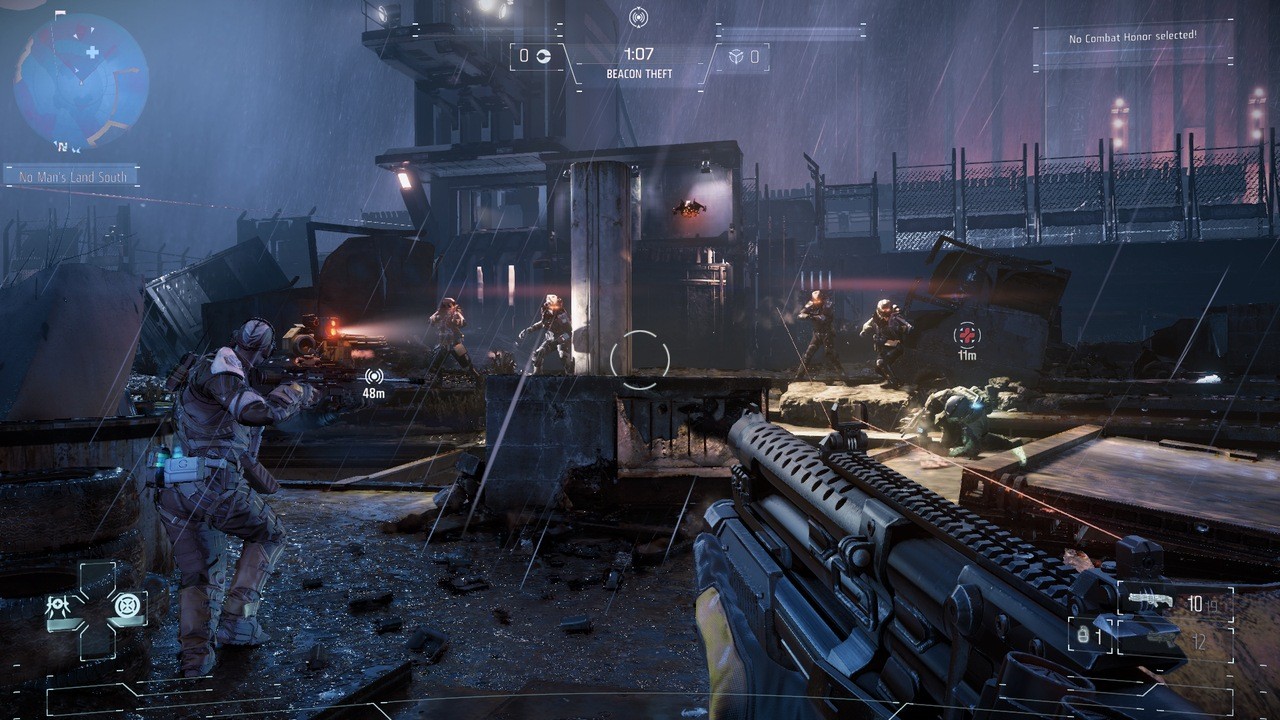Select the primary assault rifle icon
The image size is (1280, 720).
(x=1151, y=599)
